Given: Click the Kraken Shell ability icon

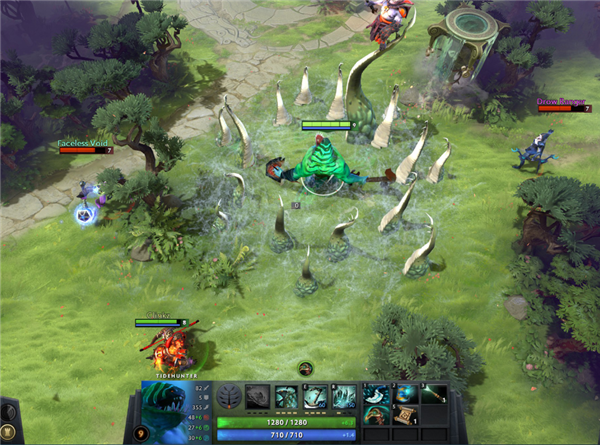Looking at the screenshot, I should coord(286,397).
